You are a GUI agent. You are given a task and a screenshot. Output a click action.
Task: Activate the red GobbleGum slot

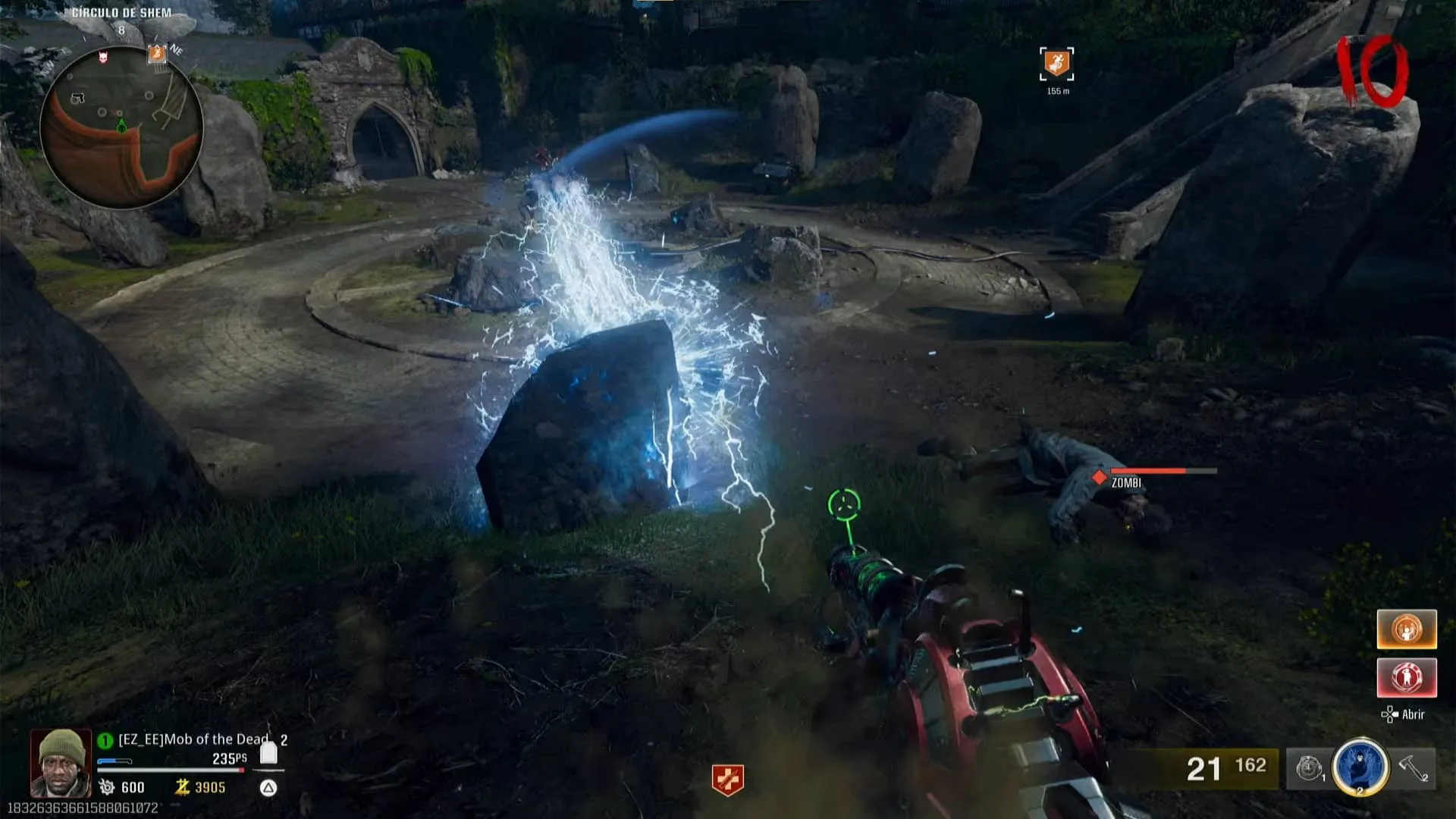click(1407, 677)
